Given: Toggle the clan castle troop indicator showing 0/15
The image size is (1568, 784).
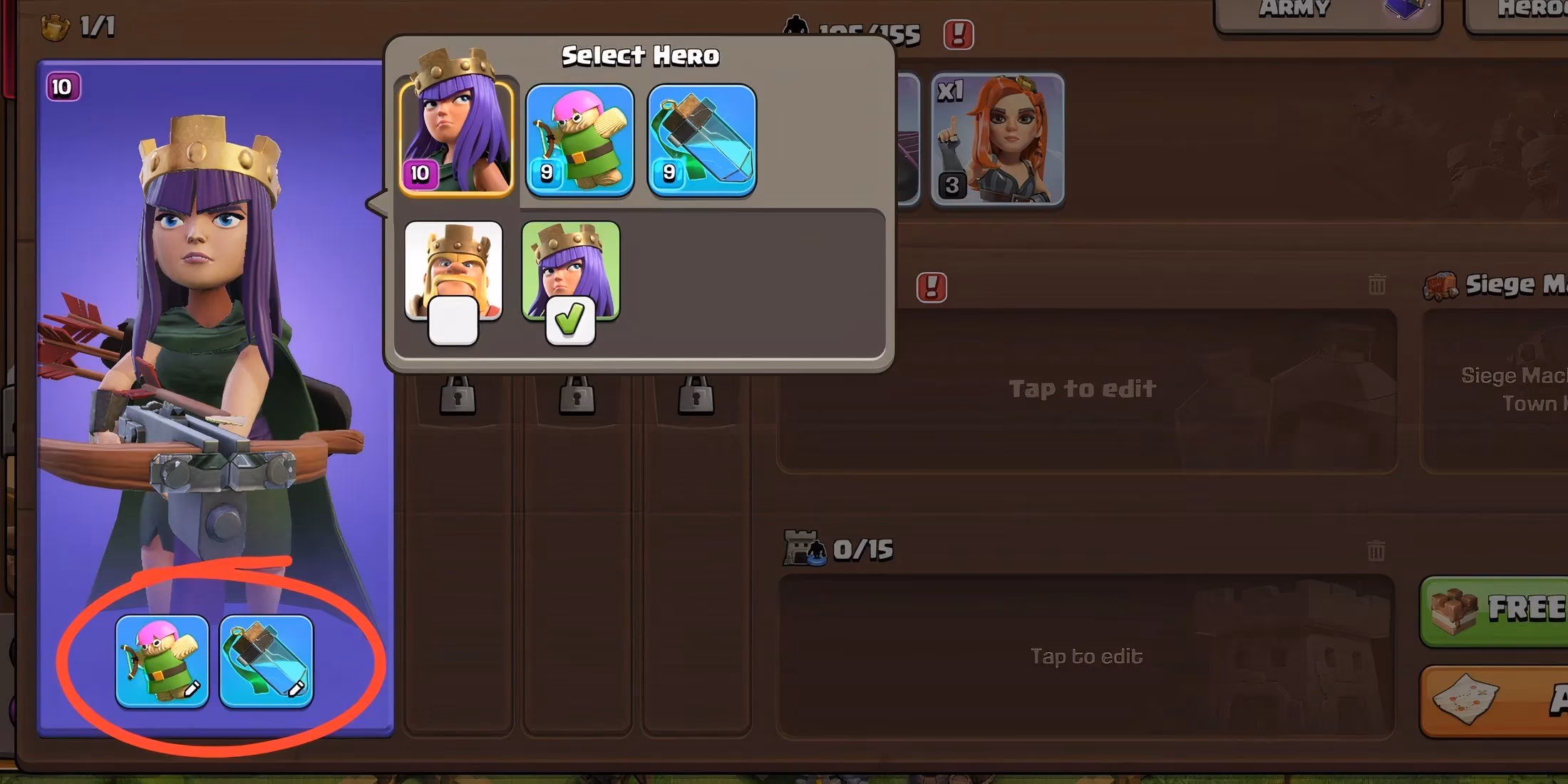Looking at the screenshot, I should (x=834, y=549).
